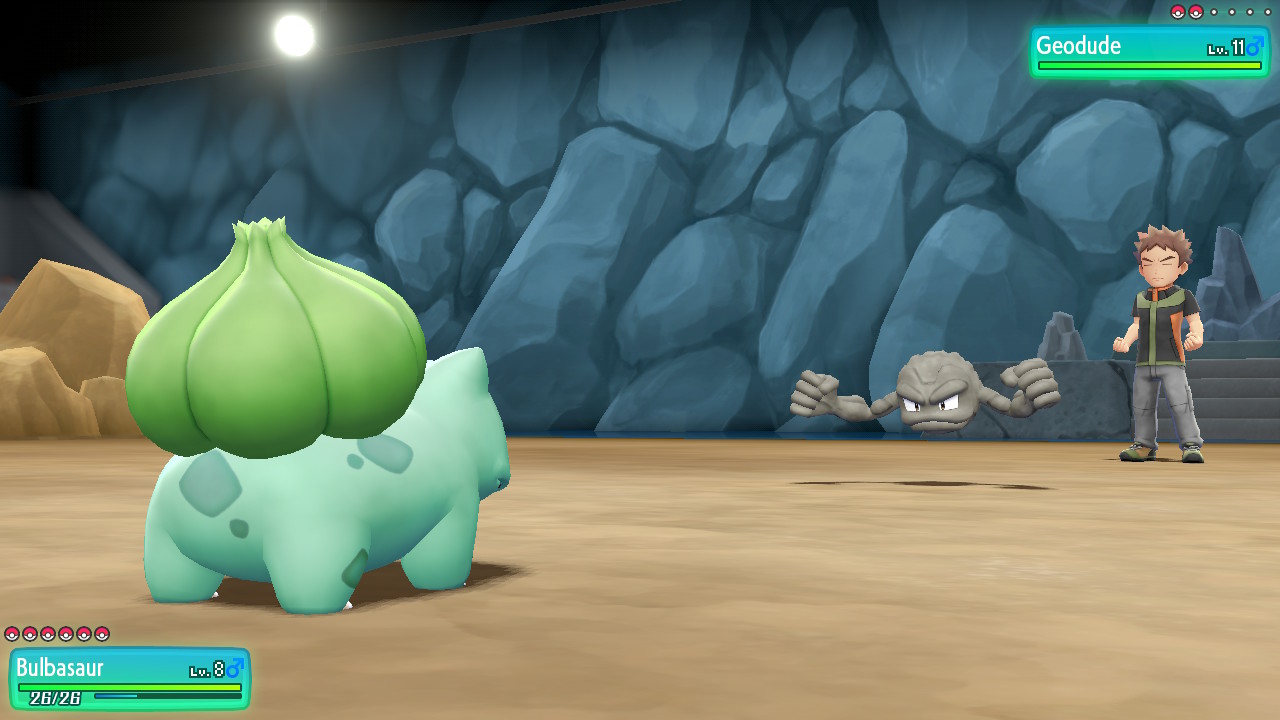Click the third Poké Ball in your party row
Screen dimensions: 1280x720
pyautogui.click(x=47, y=634)
